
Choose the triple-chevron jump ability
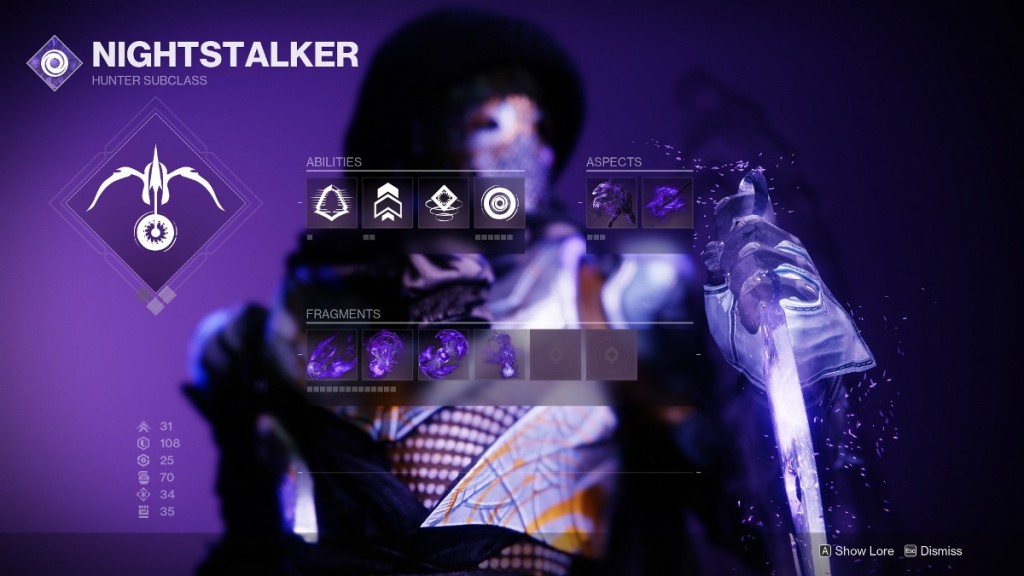click(387, 203)
